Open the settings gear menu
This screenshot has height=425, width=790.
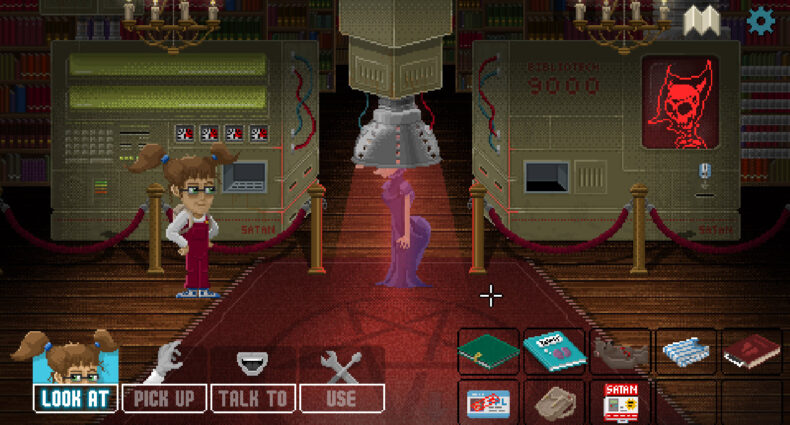coord(762,19)
